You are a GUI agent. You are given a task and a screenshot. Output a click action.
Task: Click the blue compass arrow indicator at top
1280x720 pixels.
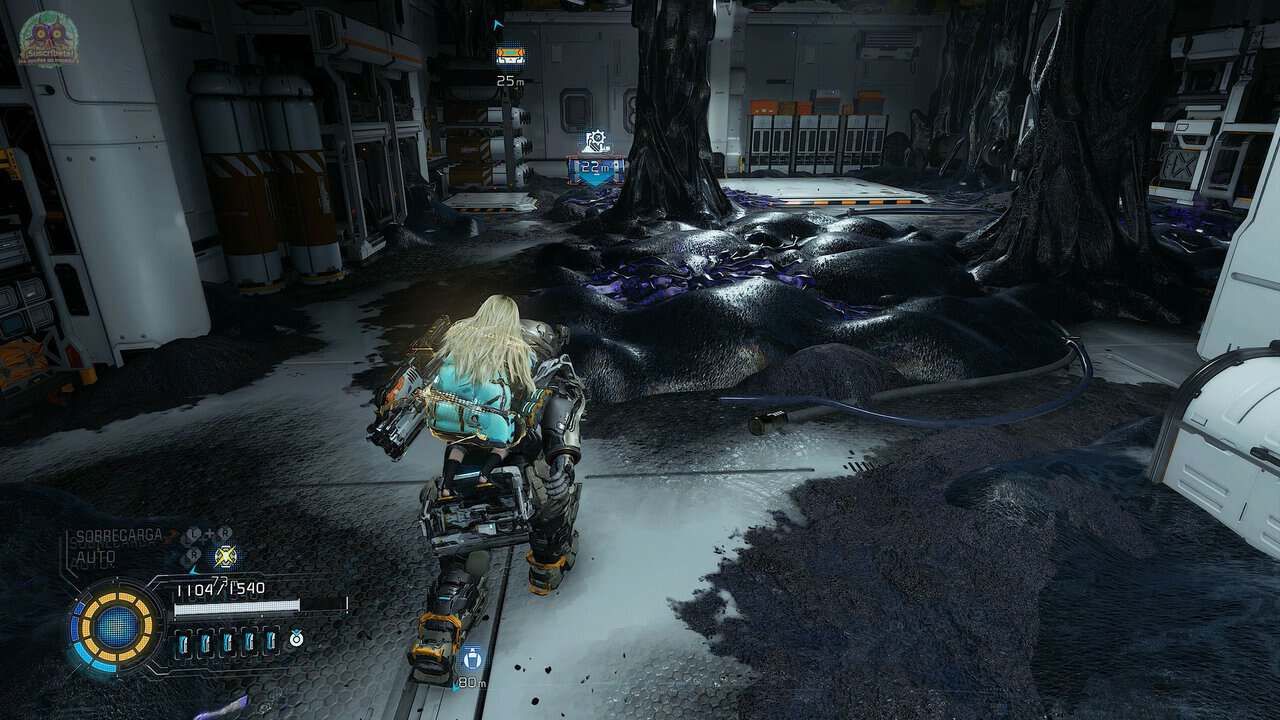point(499,24)
